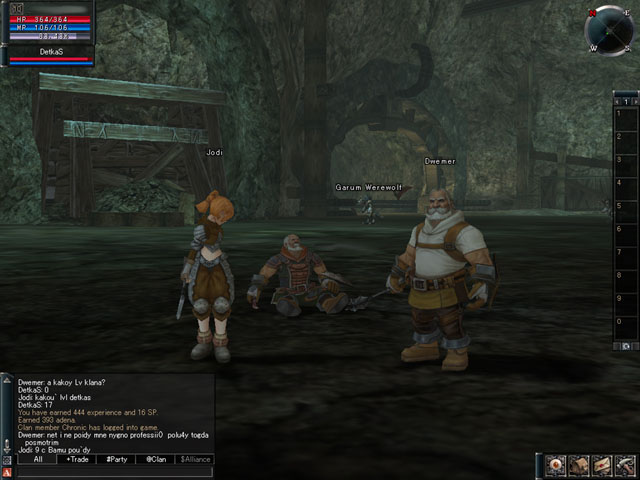Switch to the @Clan chat tab

tap(155, 459)
